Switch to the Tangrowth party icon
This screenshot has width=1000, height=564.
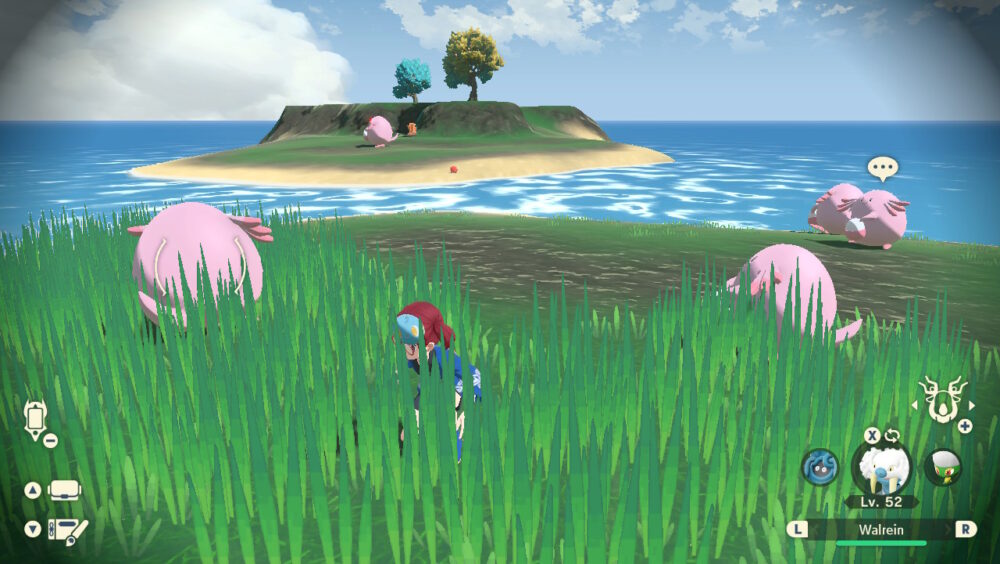(x=820, y=467)
